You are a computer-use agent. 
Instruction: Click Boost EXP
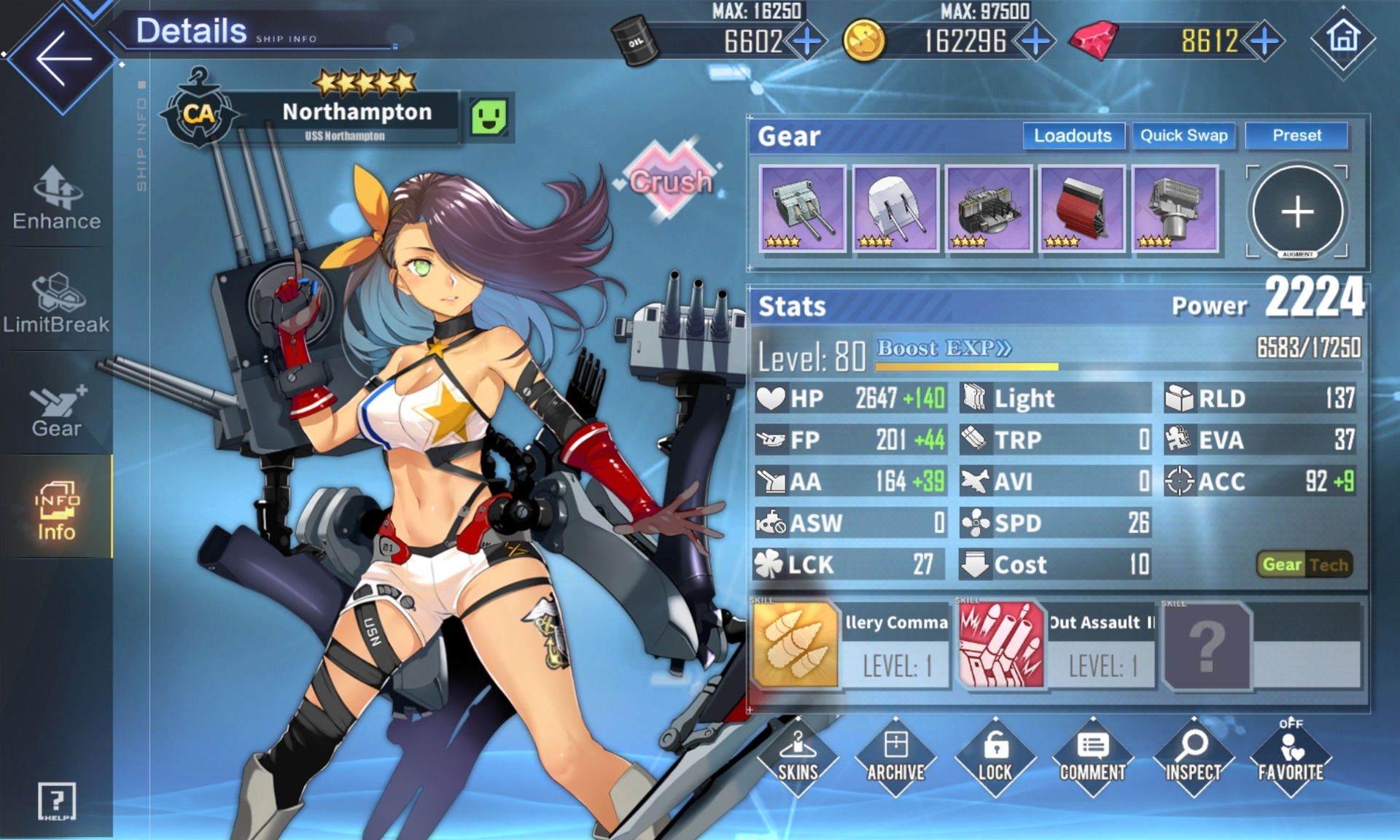[944, 349]
